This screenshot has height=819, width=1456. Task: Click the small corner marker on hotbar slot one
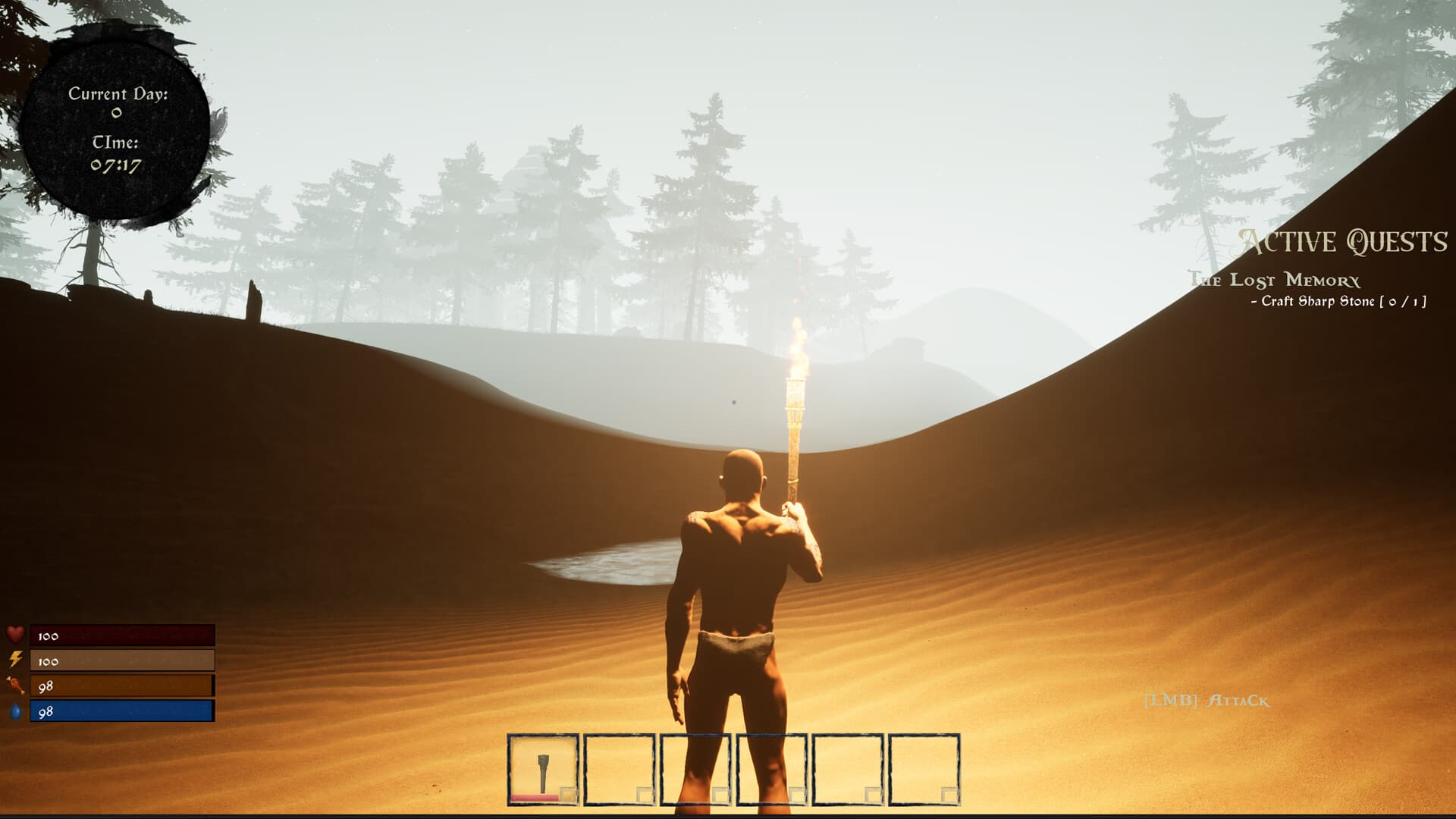coord(569,794)
